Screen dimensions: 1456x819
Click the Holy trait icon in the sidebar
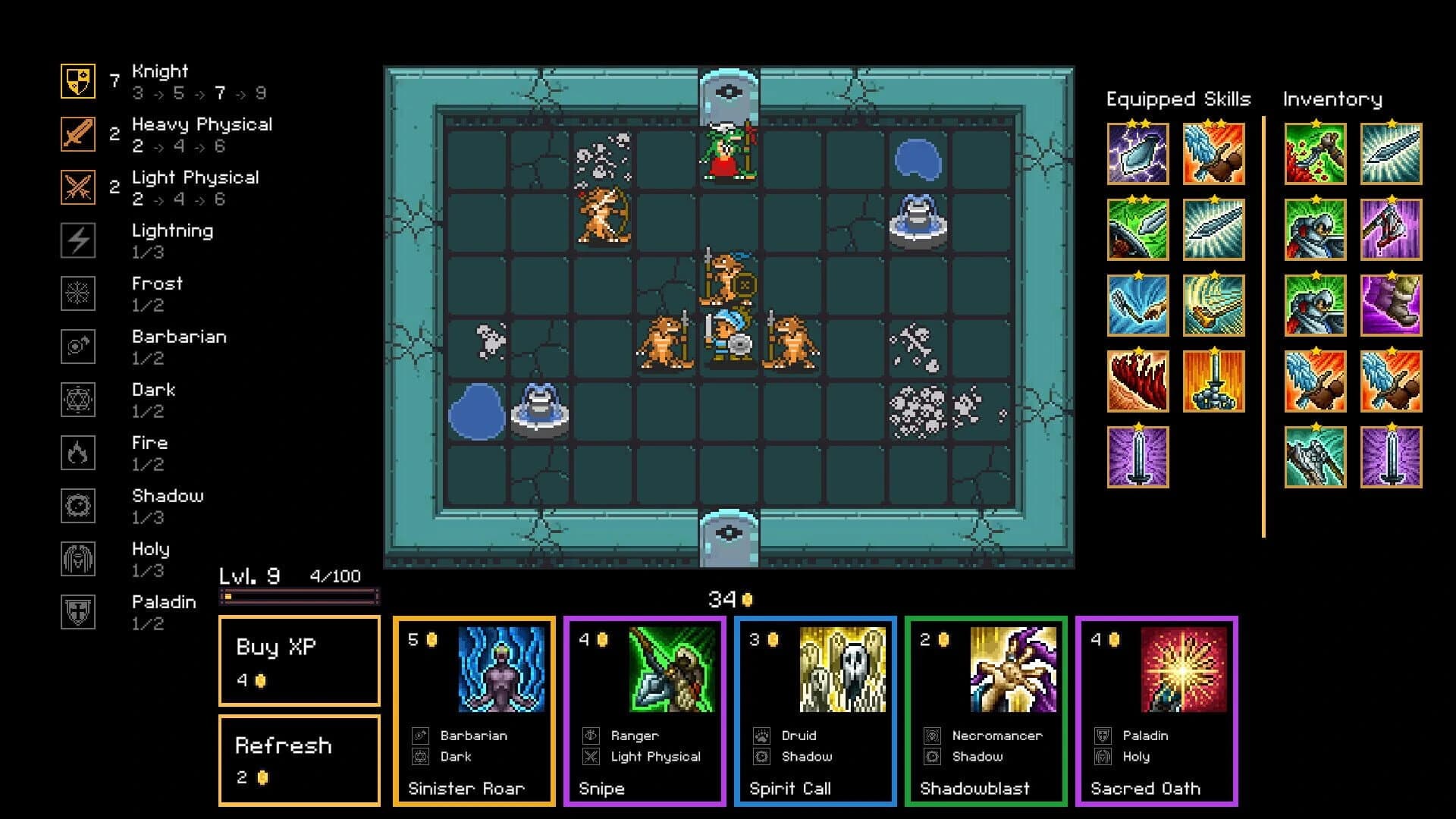coord(77,559)
